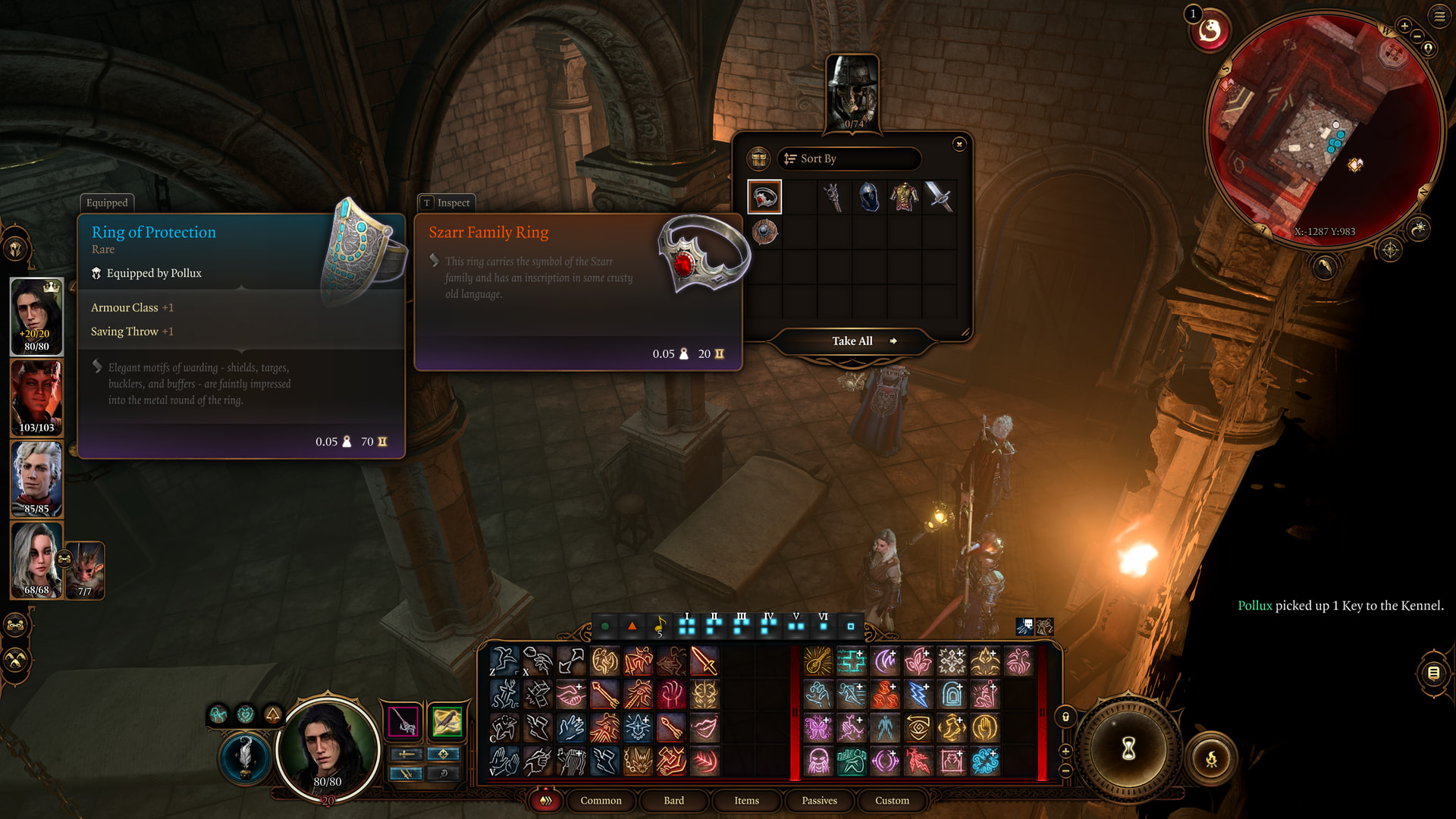Zoom in on the minimap
The image size is (1456, 819).
click(1404, 26)
